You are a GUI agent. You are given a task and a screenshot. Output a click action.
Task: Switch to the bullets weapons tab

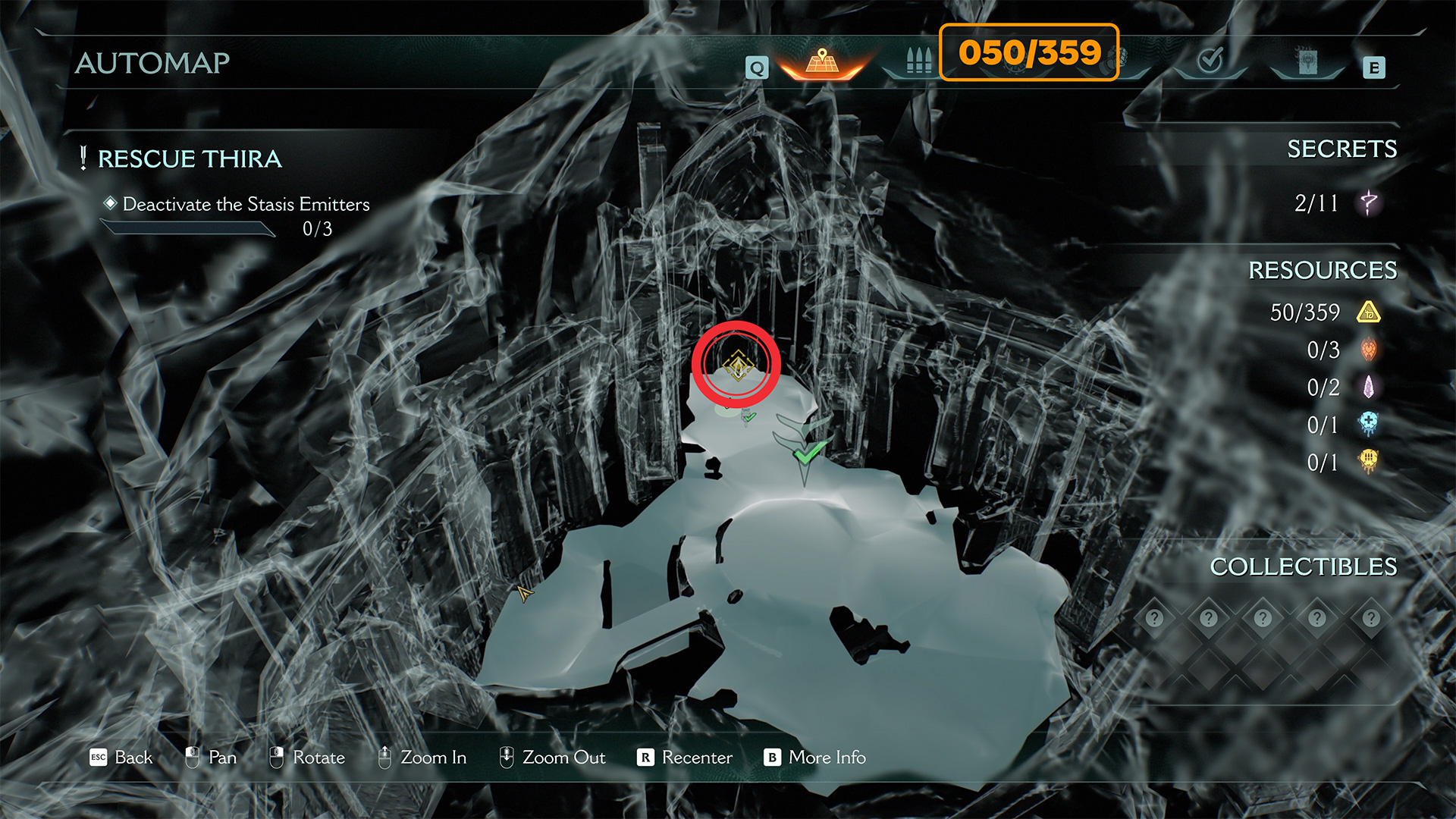tap(918, 61)
